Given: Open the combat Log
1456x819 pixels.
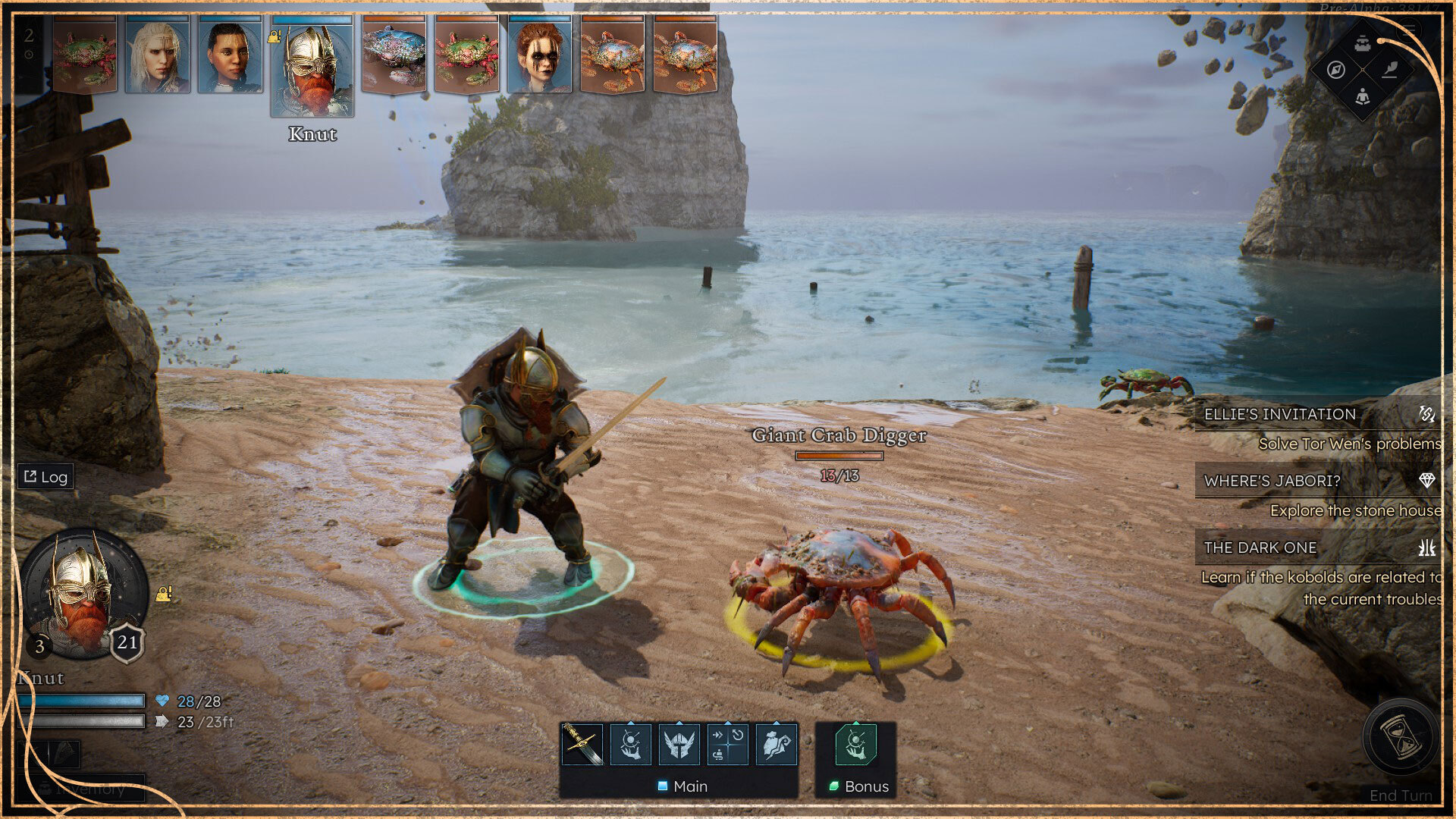Looking at the screenshot, I should 45,477.
